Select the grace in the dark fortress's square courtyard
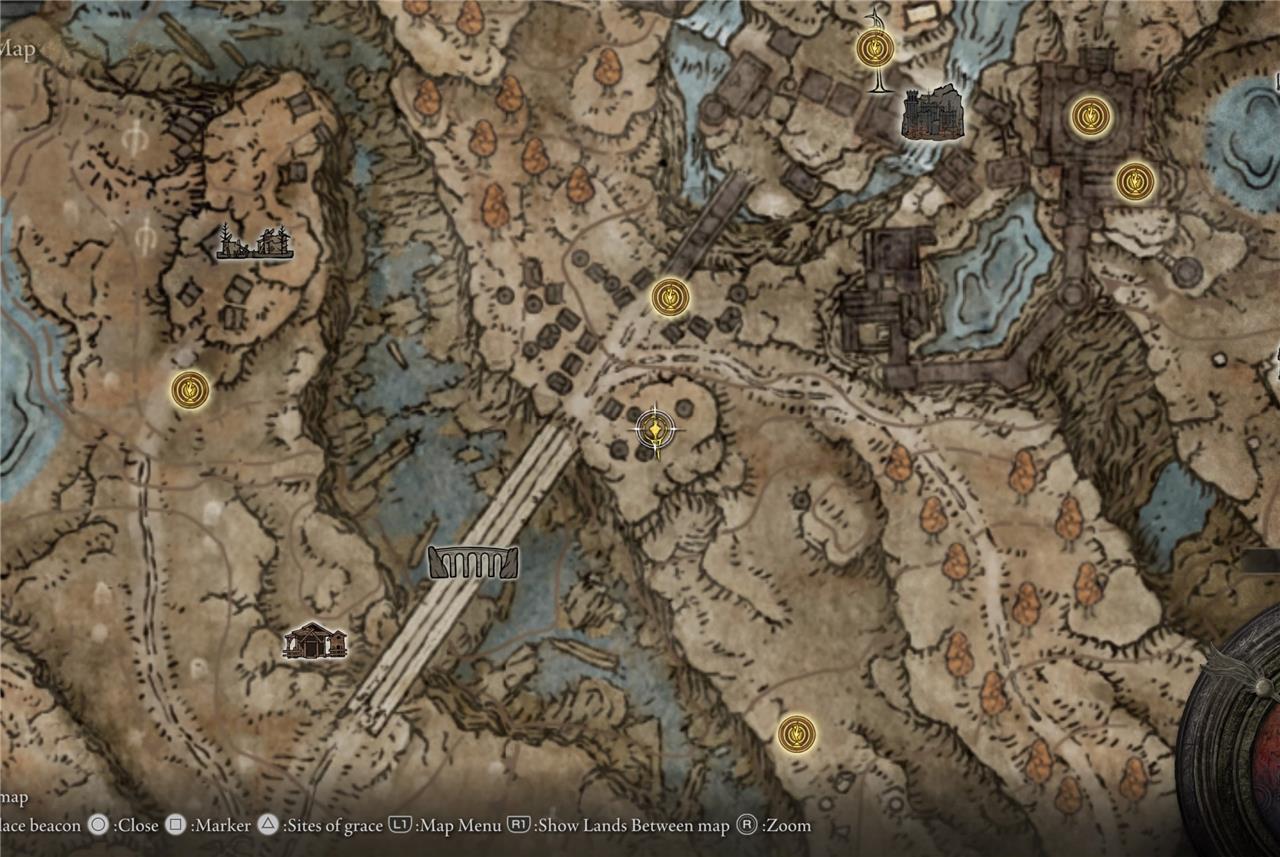This screenshot has width=1280, height=857. click(1090, 116)
